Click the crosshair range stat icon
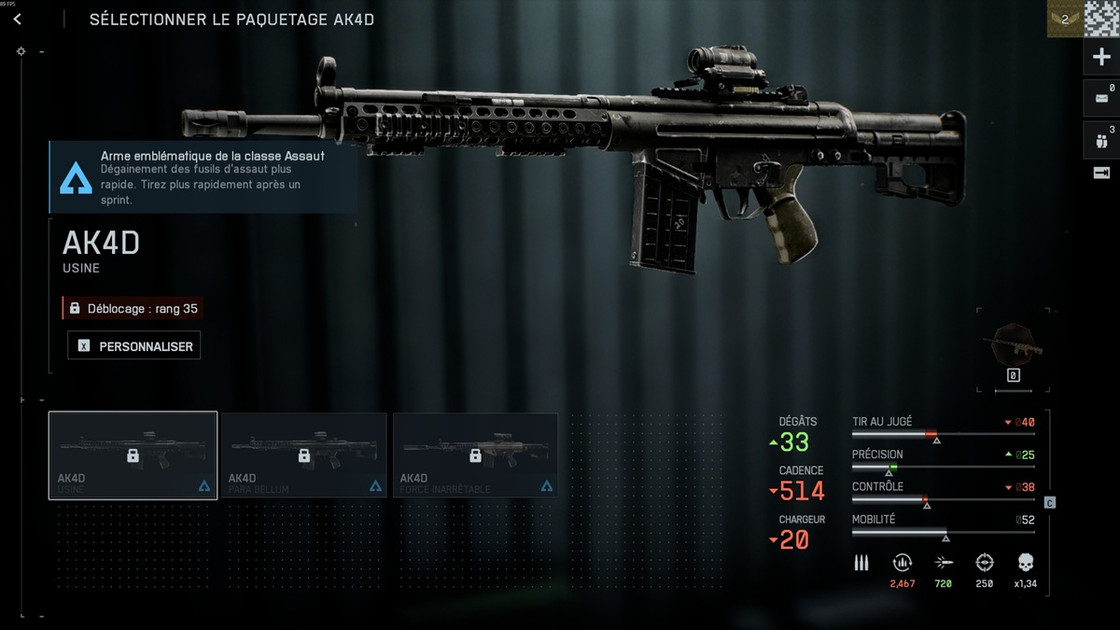The width and height of the screenshot is (1120, 630). point(984,563)
